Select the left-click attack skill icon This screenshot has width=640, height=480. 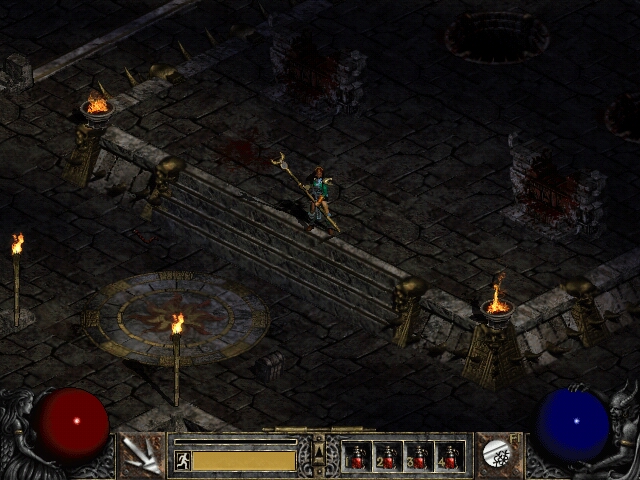(x=141, y=455)
